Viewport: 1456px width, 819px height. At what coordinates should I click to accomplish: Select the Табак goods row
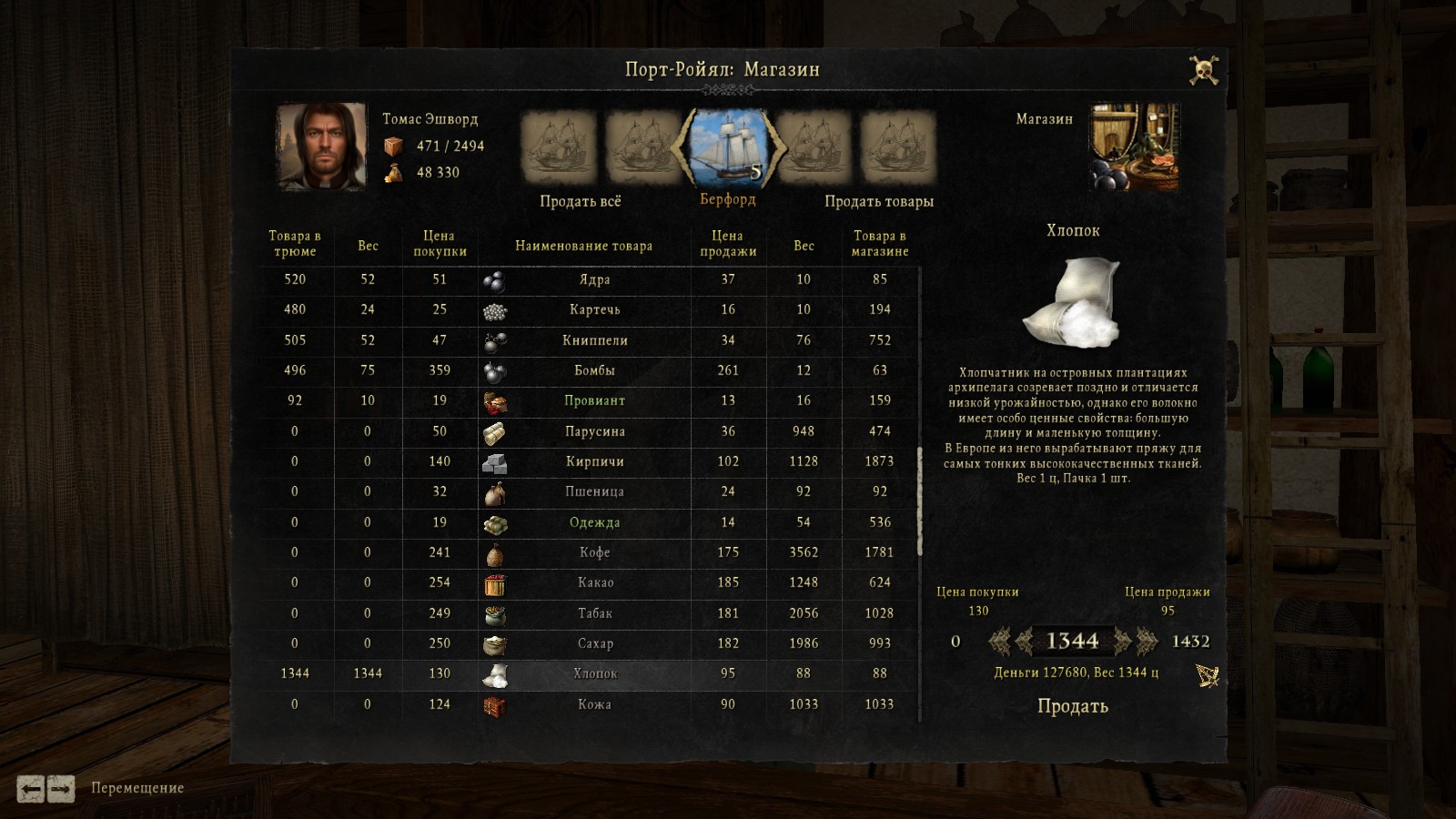pyautogui.click(x=594, y=613)
